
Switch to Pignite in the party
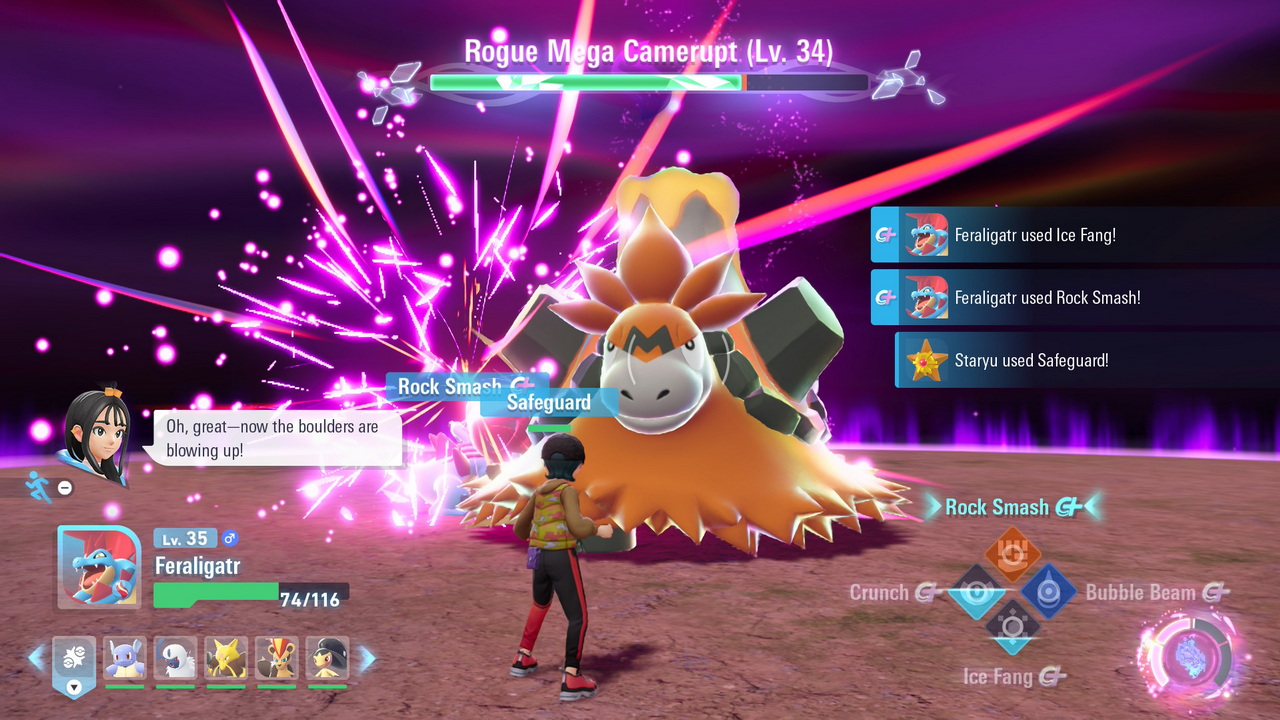[276, 658]
